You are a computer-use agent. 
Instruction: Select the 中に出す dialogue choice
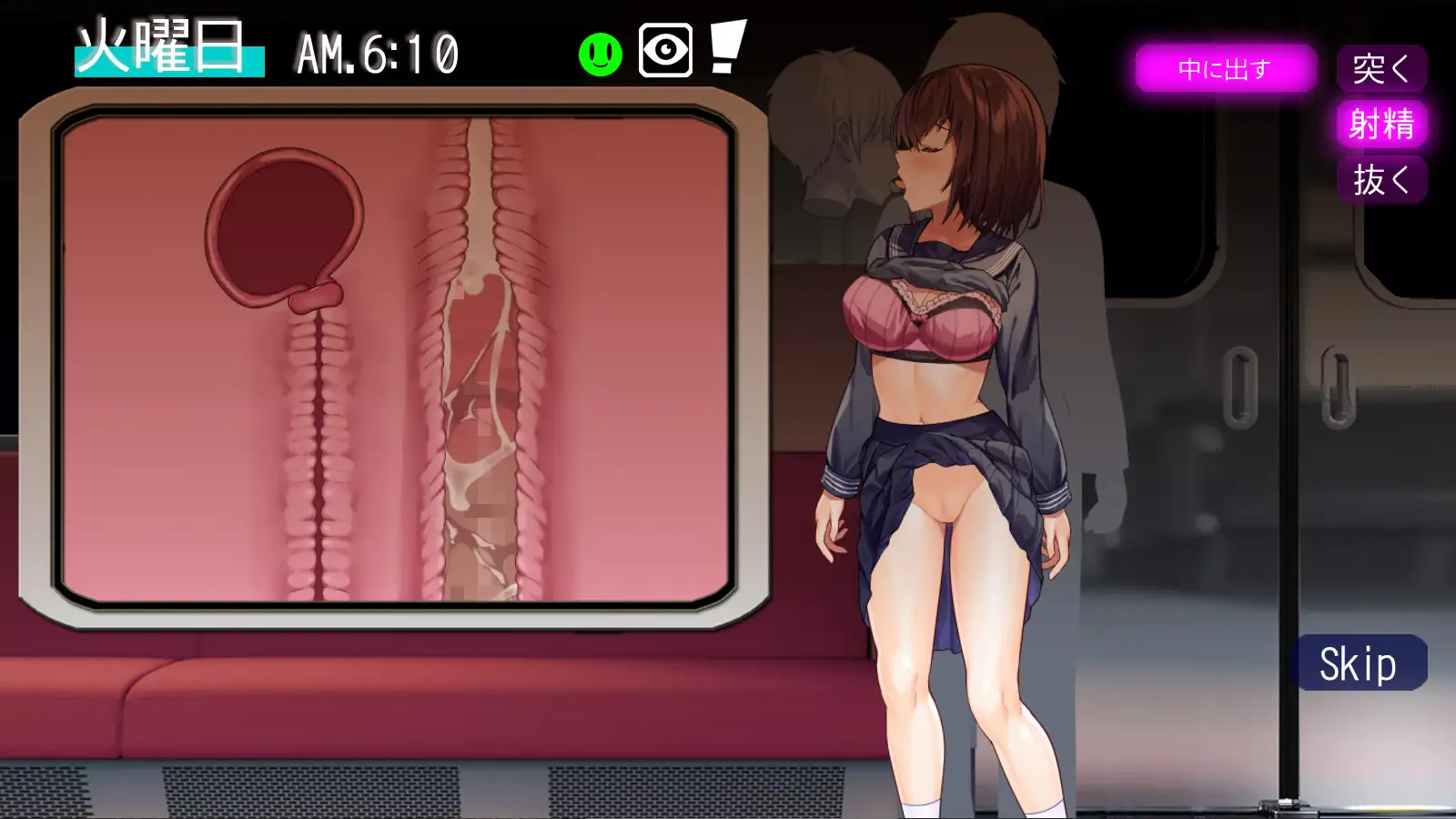1224,68
